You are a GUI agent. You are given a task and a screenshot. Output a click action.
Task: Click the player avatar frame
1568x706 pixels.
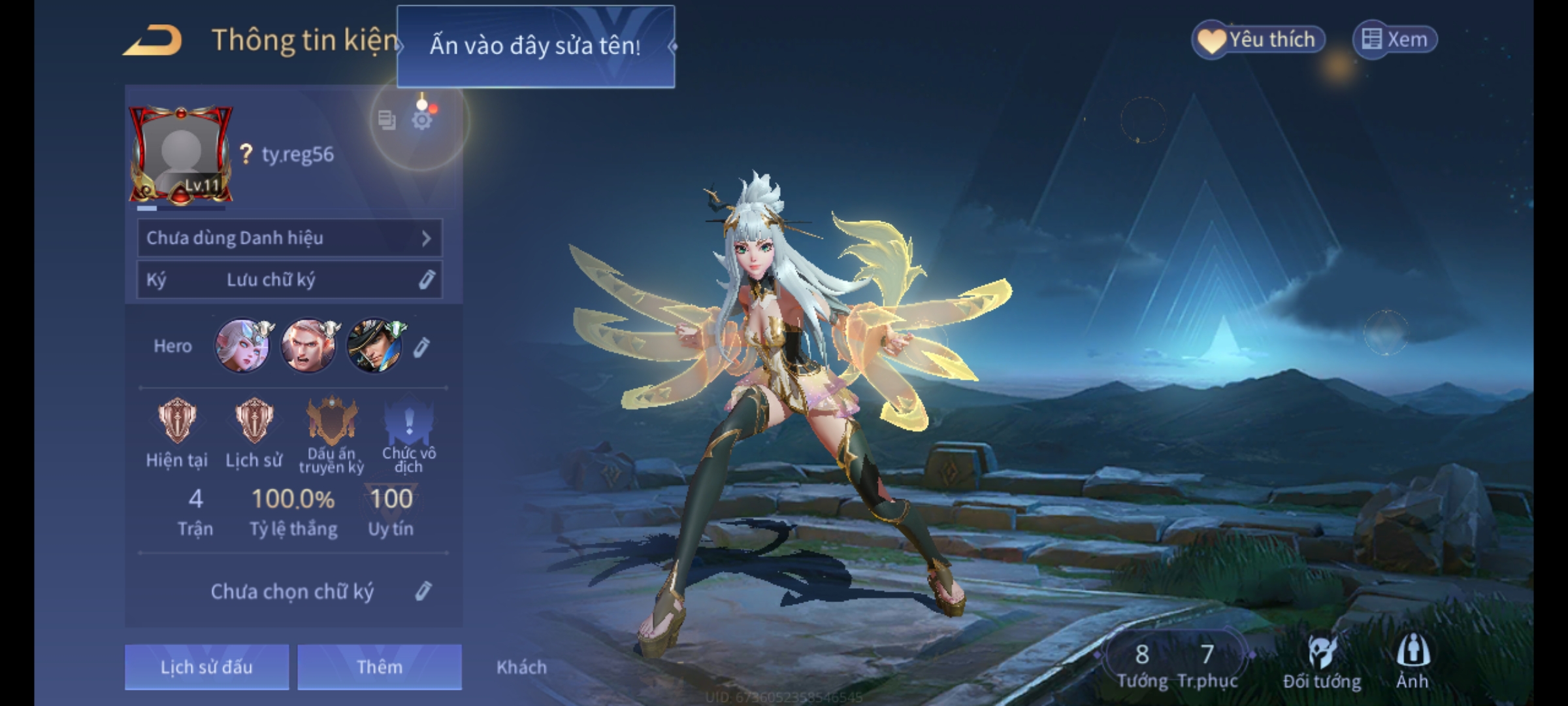pyautogui.click(x=181, y=154)
